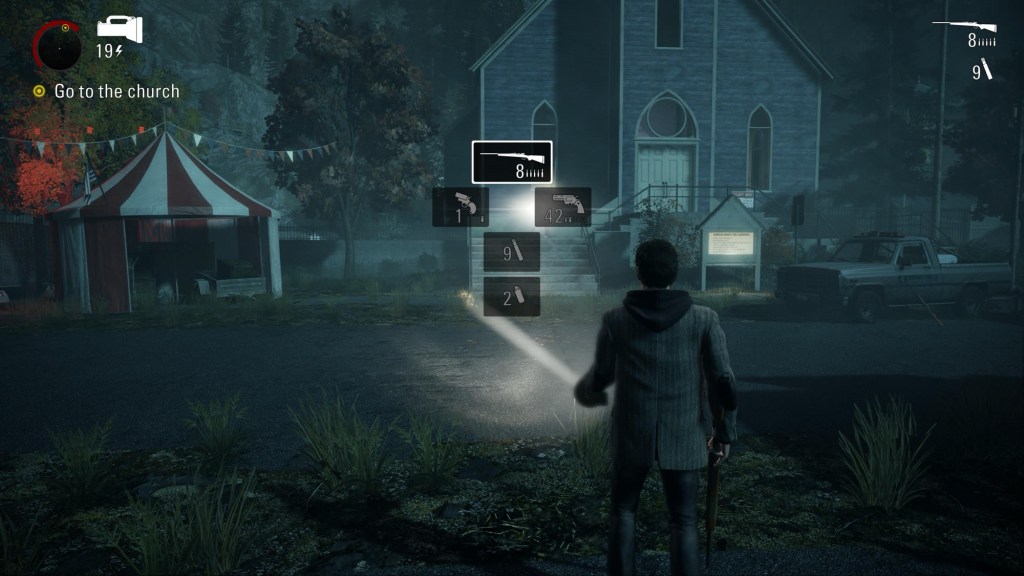Select the flares slot showing 9
Image resolution: width=1024 pixels, height=576 pixels.
(512, 252)
